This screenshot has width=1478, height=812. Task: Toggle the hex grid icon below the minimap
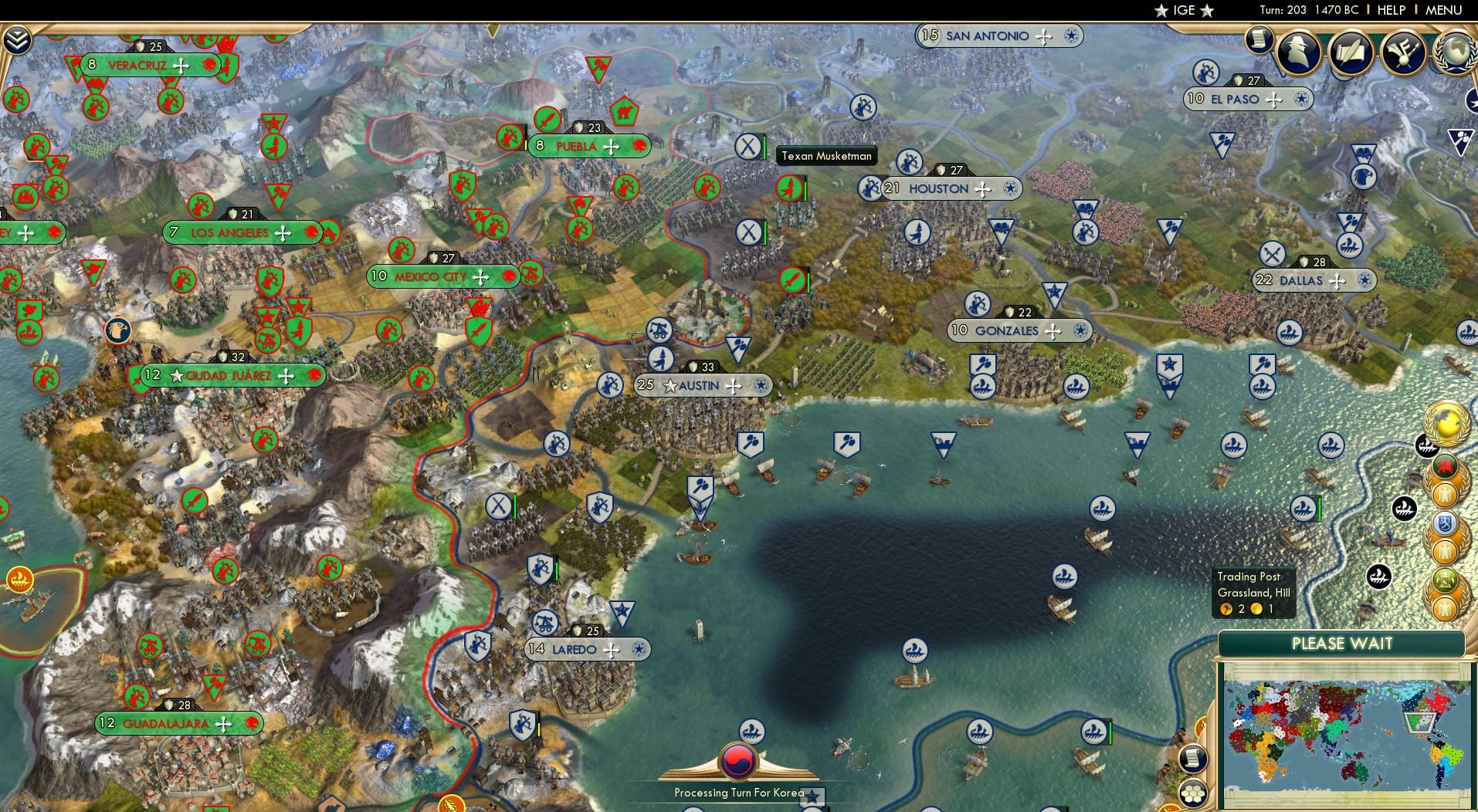[x=1194, y=794]
